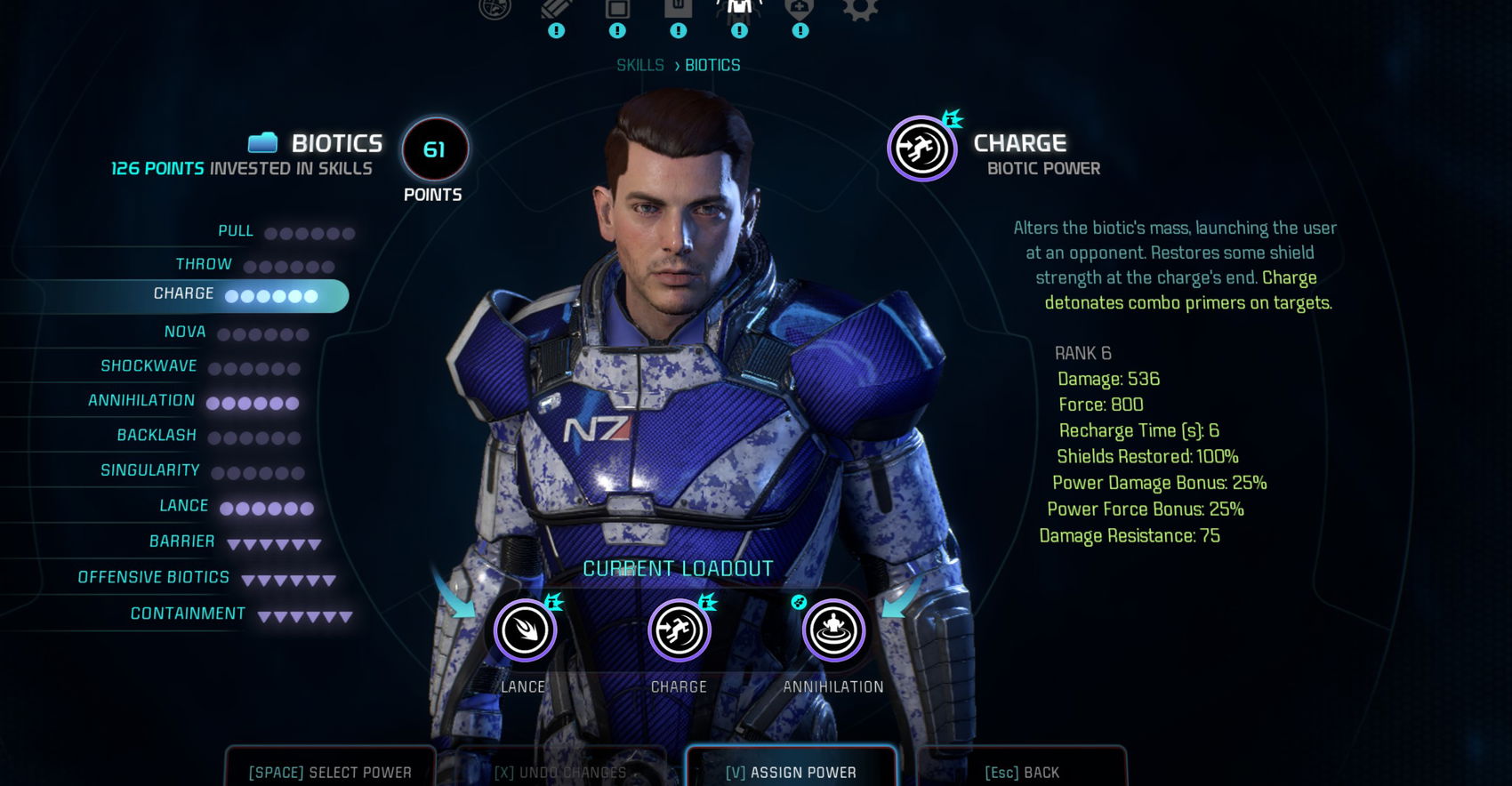Open the weapons menu icon
This screenshot has width=1512, height=786.
pyautogui.click(x=555, y=11)
